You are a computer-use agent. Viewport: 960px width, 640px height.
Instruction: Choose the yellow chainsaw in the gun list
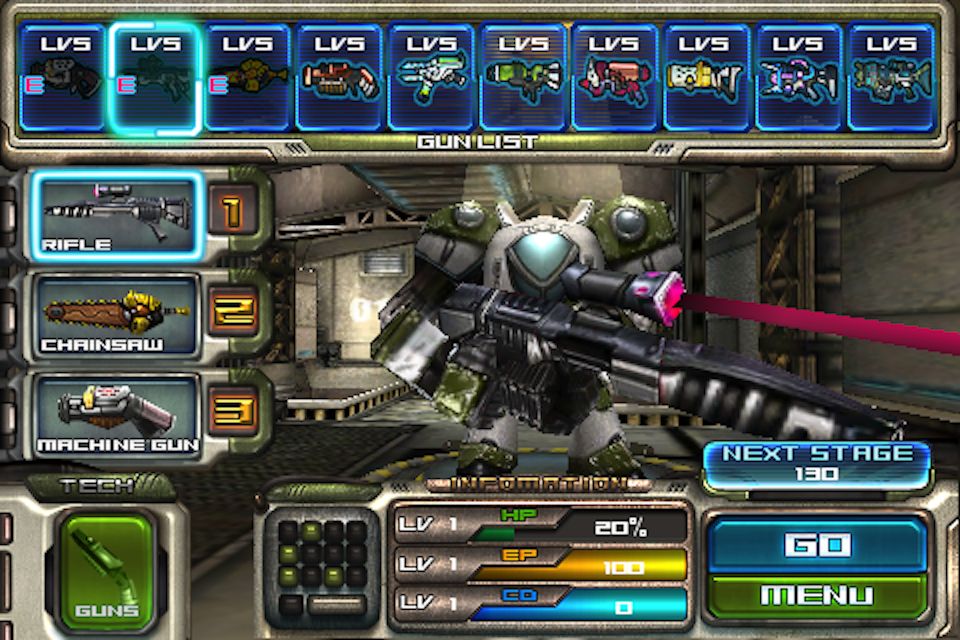point(247,78)
